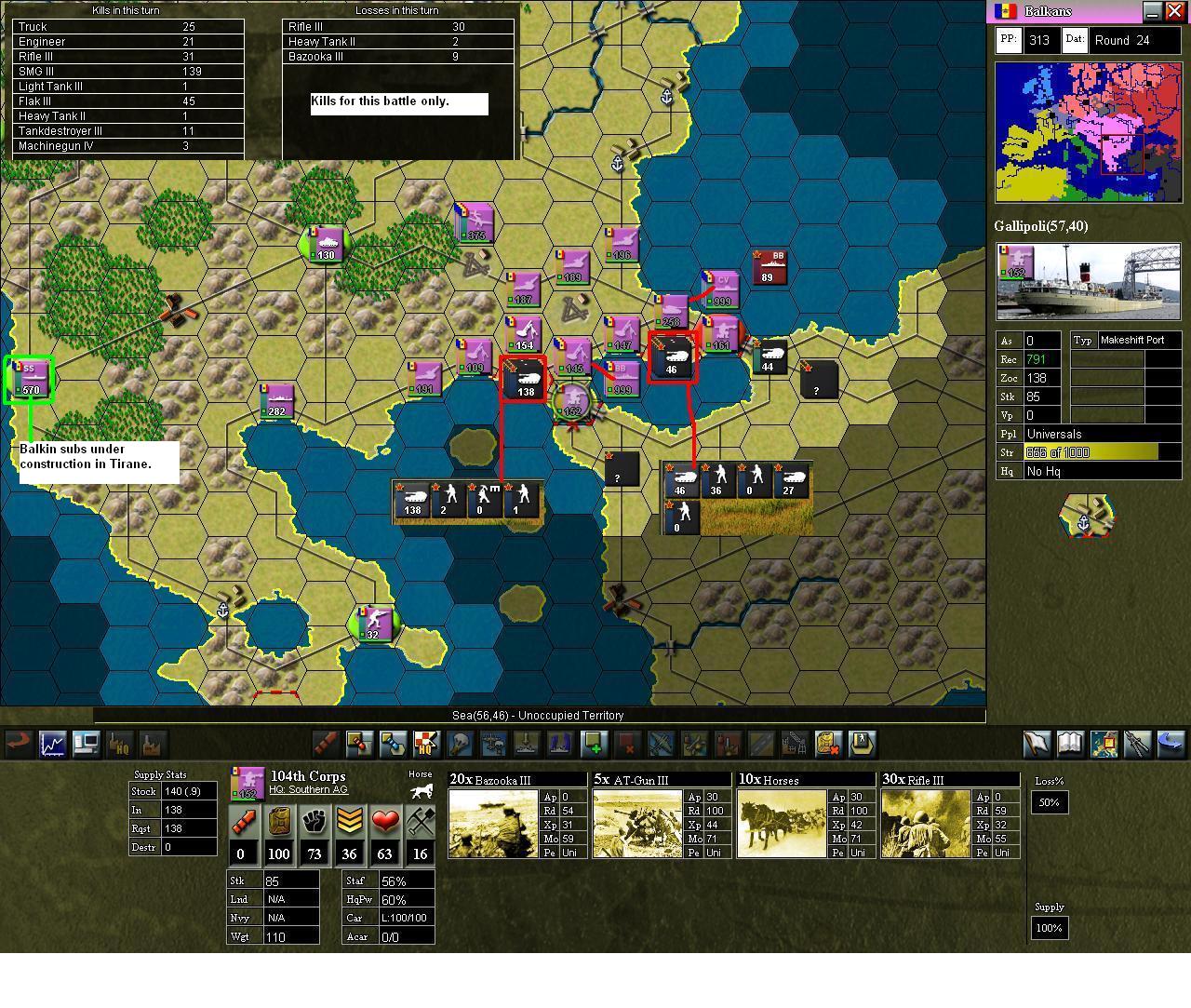Click the green plus new unit icon
1191x1008 pixels.
[x=593, y=745]
